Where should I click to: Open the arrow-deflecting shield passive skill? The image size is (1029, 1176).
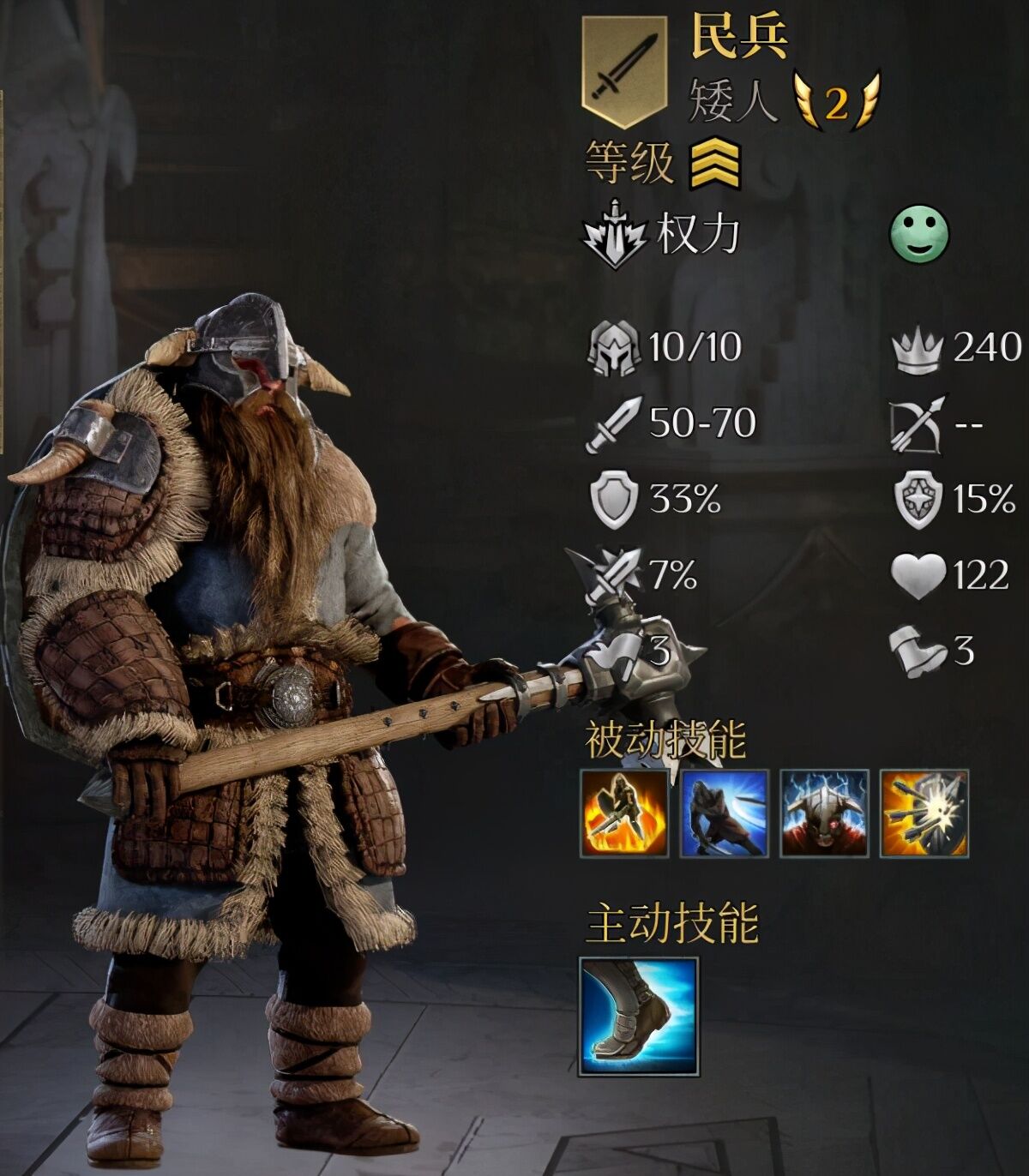(x=925, y=813)
